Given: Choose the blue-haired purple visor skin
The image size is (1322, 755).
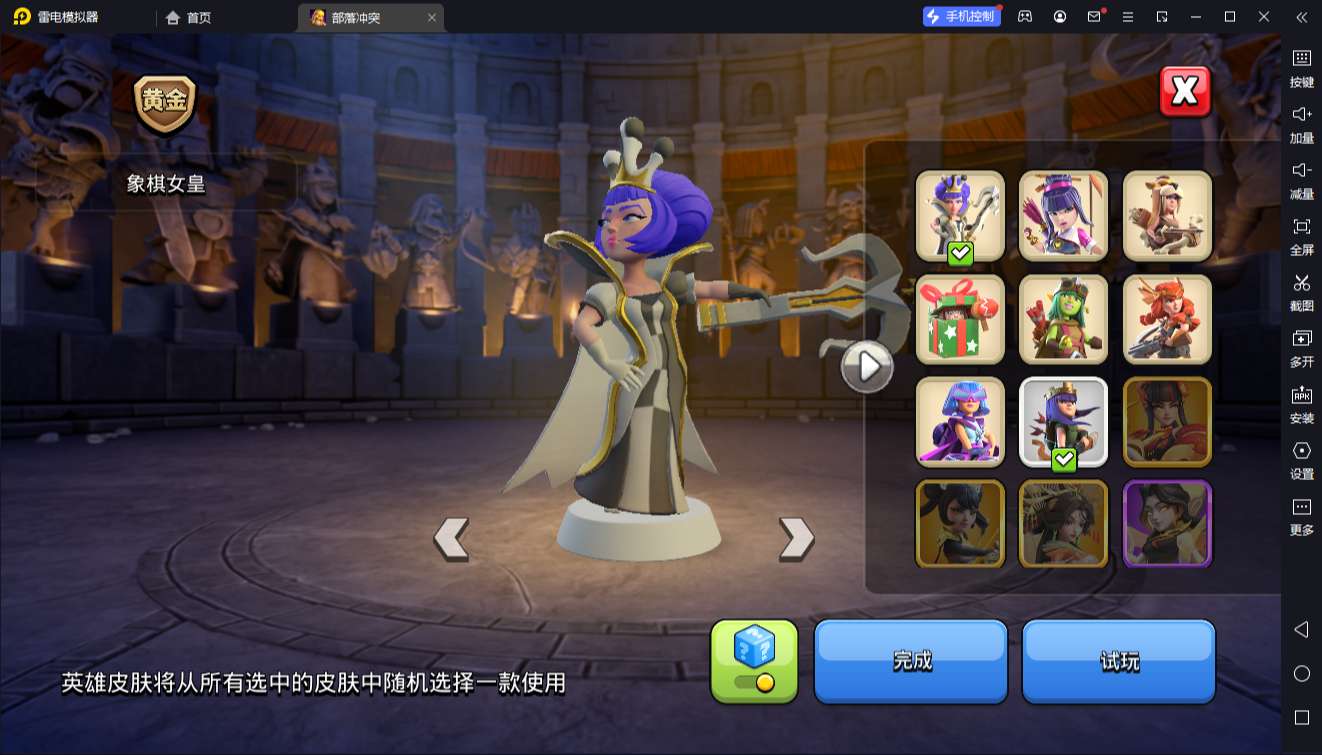Looking at the screenshot, I should [x=960, y=422].
